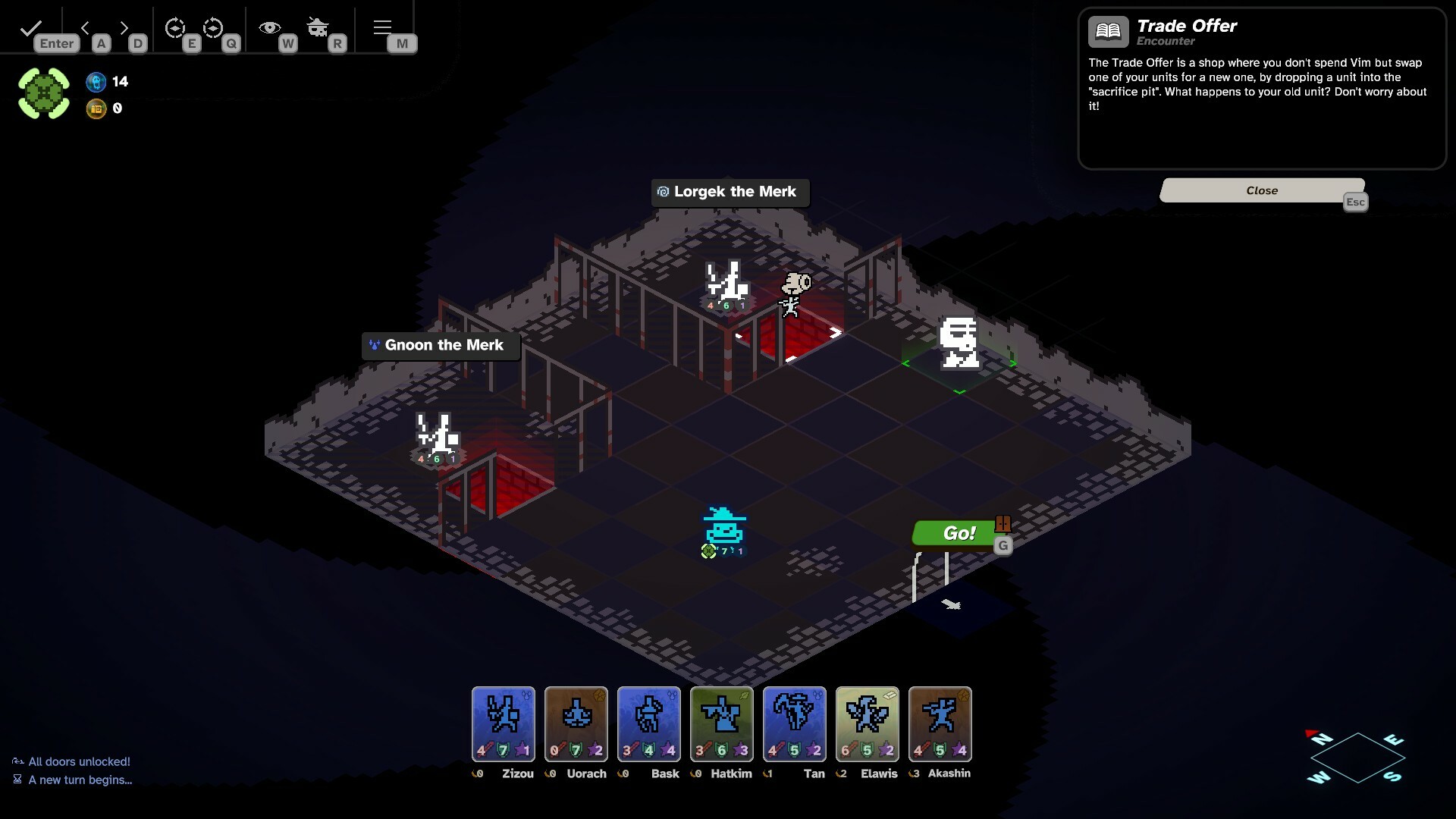Viewport: 1456px width, 819px height.
Task: Select the right rotate camera arrow icon
Action: tap(124, 27)
